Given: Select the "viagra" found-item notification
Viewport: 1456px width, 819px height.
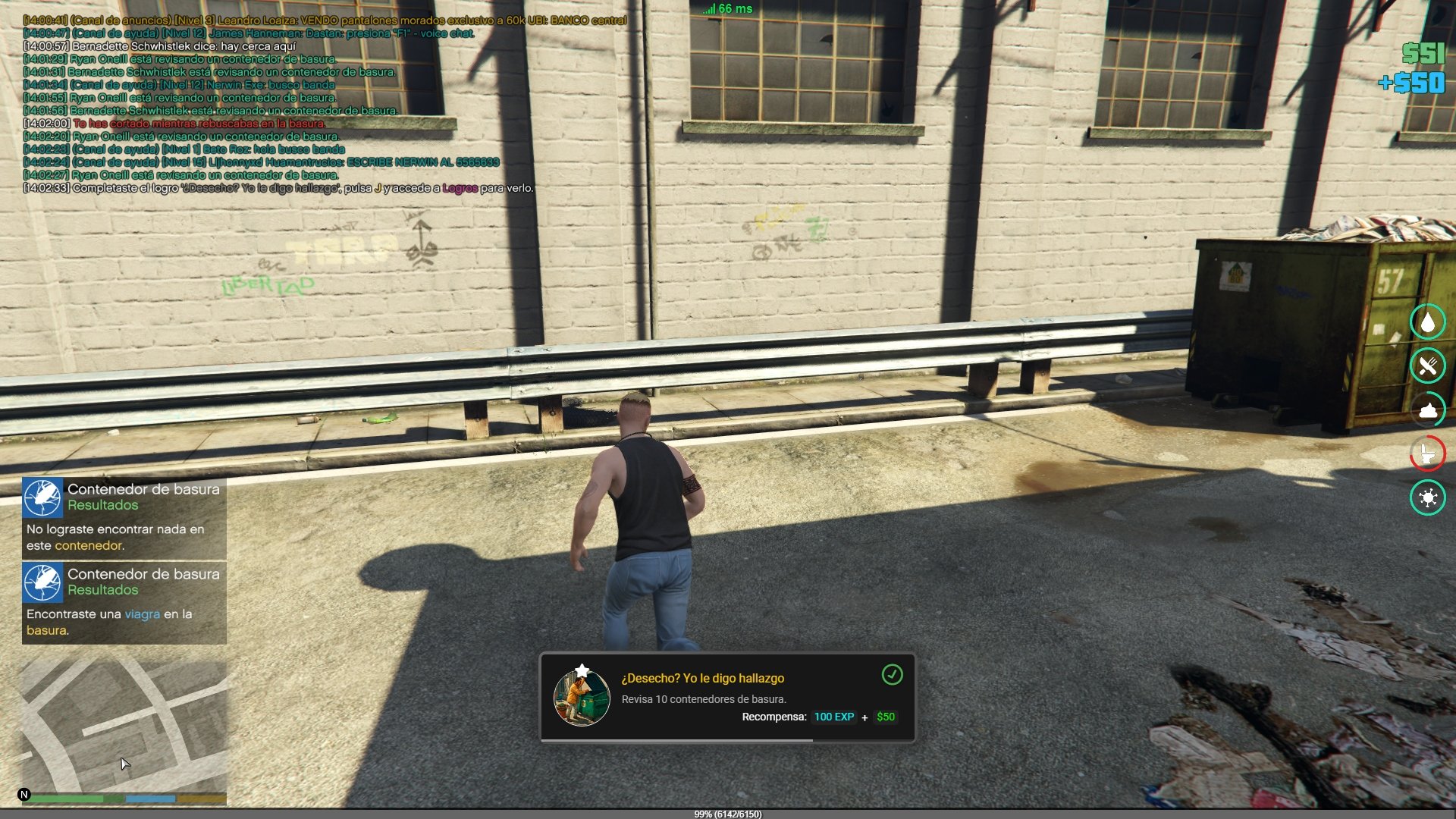Looking at the screenshot, I should coord(124,603).
